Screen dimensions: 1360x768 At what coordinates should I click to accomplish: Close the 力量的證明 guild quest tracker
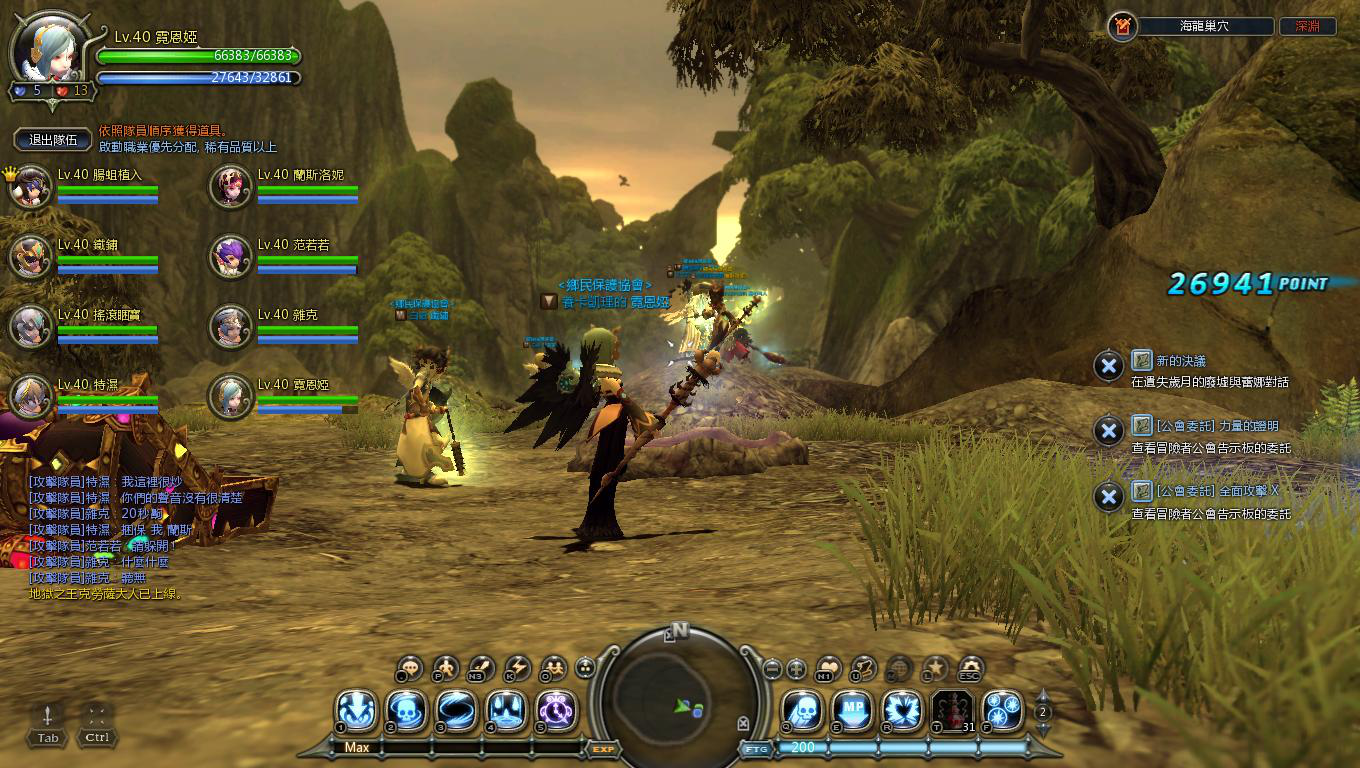tap(1108, 431)
